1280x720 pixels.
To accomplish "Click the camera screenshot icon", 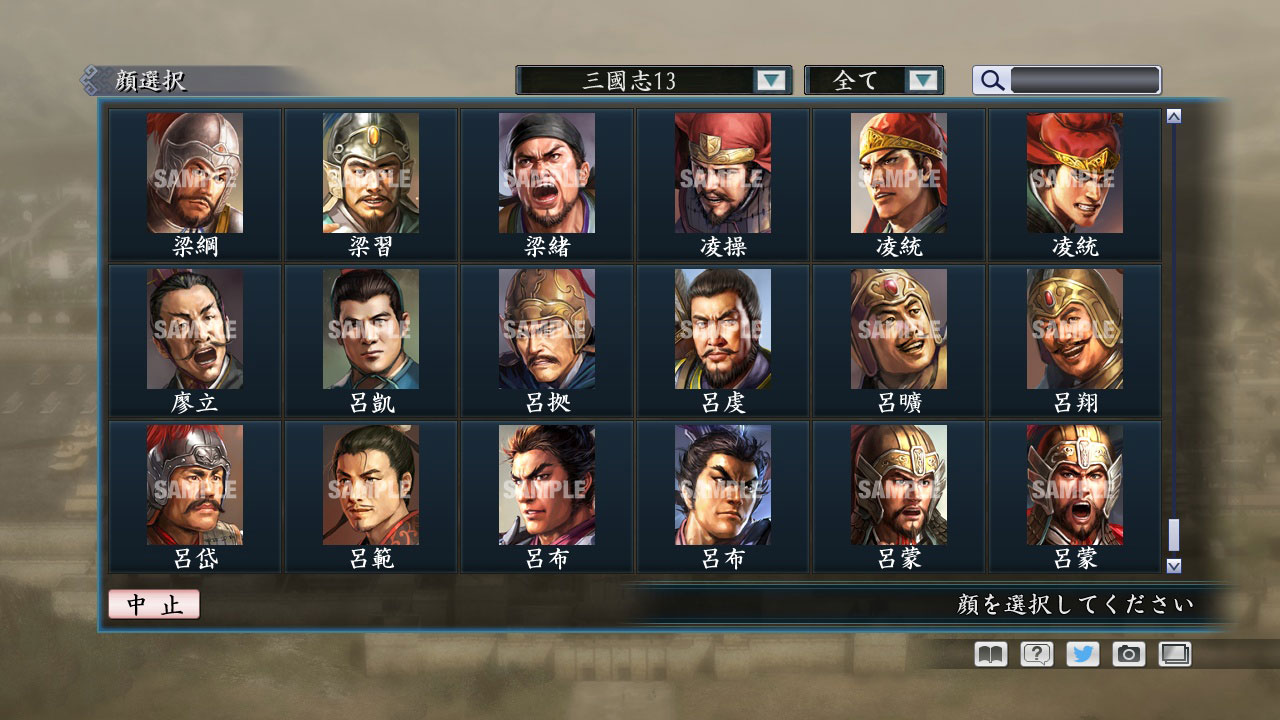I will pos(1128,654).
